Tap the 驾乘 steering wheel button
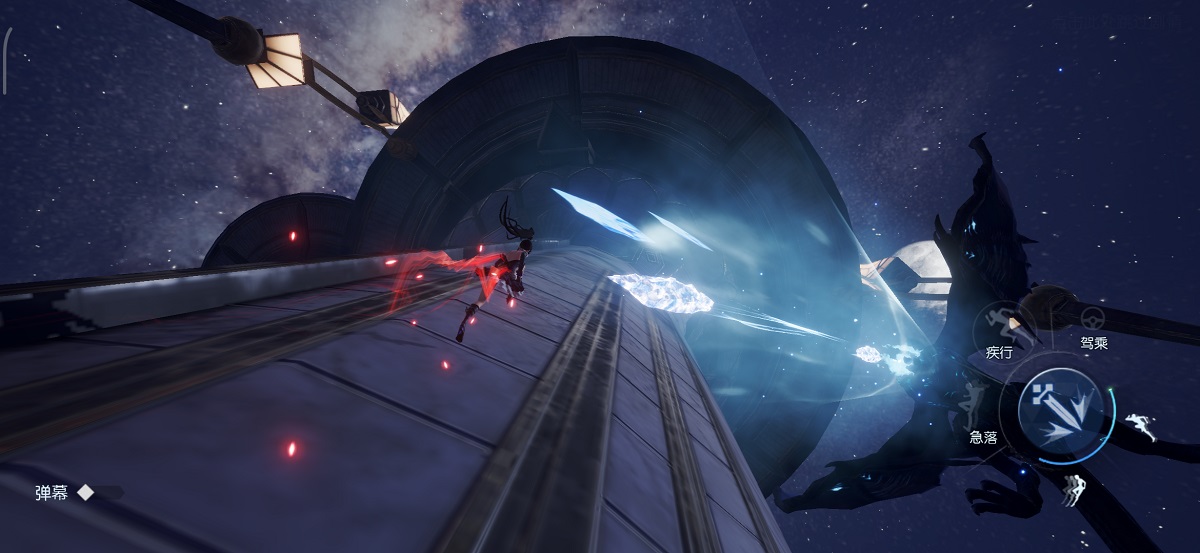 1093,319
